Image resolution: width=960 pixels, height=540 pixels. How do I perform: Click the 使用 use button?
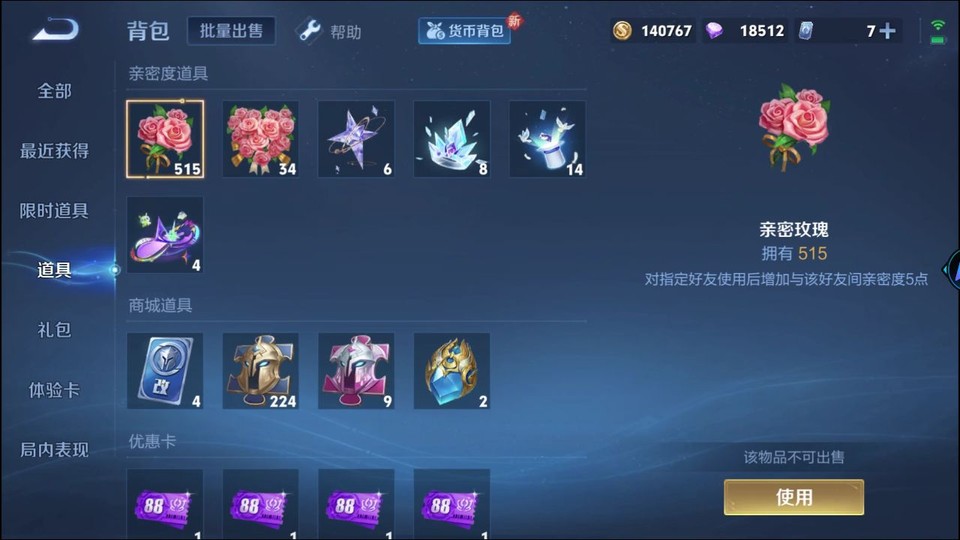pyautogui.click(x=793, y=497)
